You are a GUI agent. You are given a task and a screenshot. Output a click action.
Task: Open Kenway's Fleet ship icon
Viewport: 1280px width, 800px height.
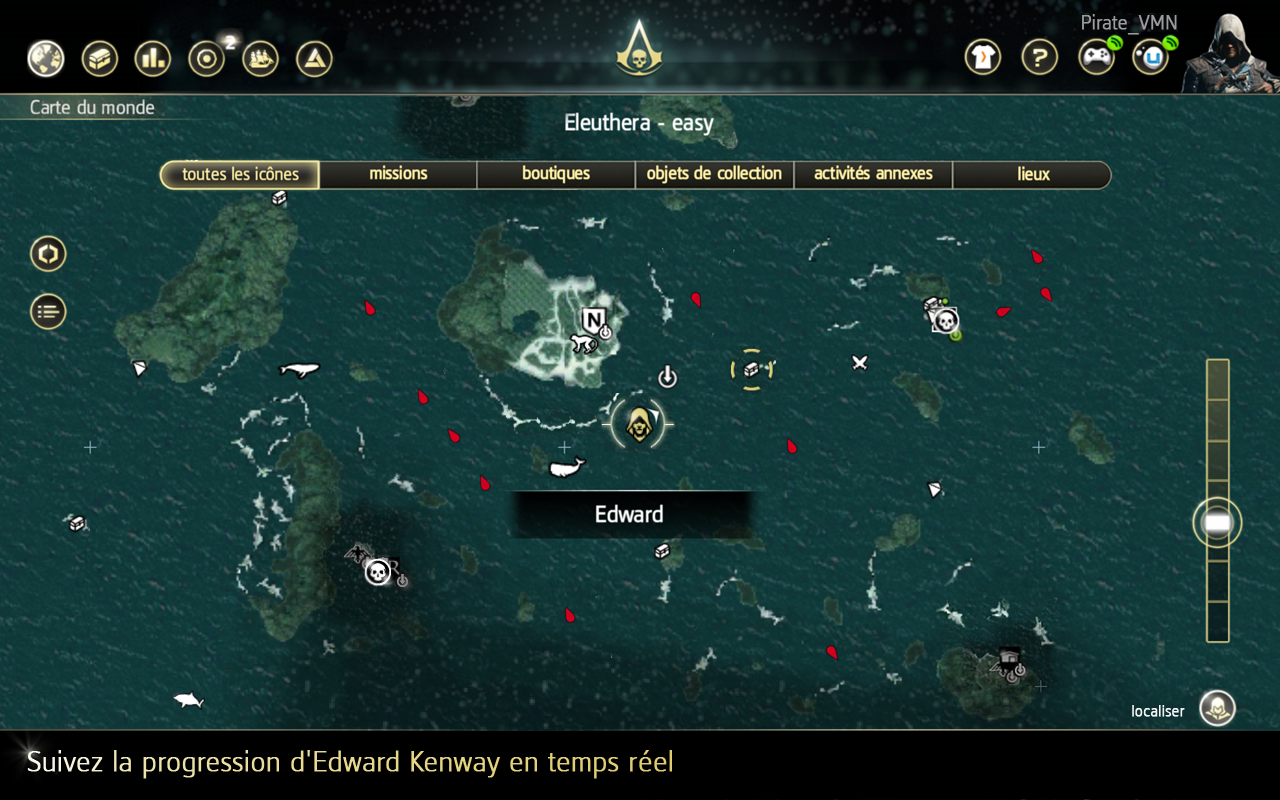coord(262,58)
